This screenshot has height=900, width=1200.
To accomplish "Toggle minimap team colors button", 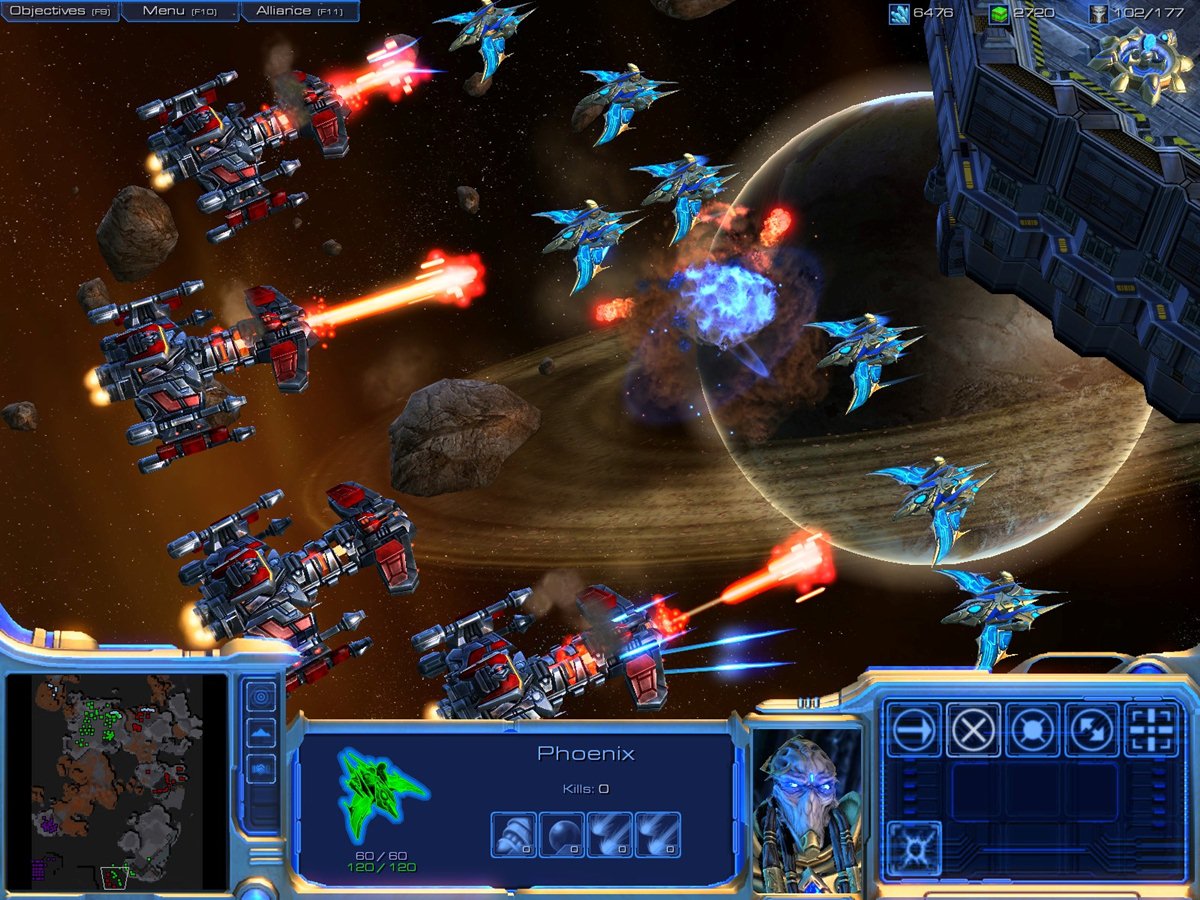I will 262,768.
